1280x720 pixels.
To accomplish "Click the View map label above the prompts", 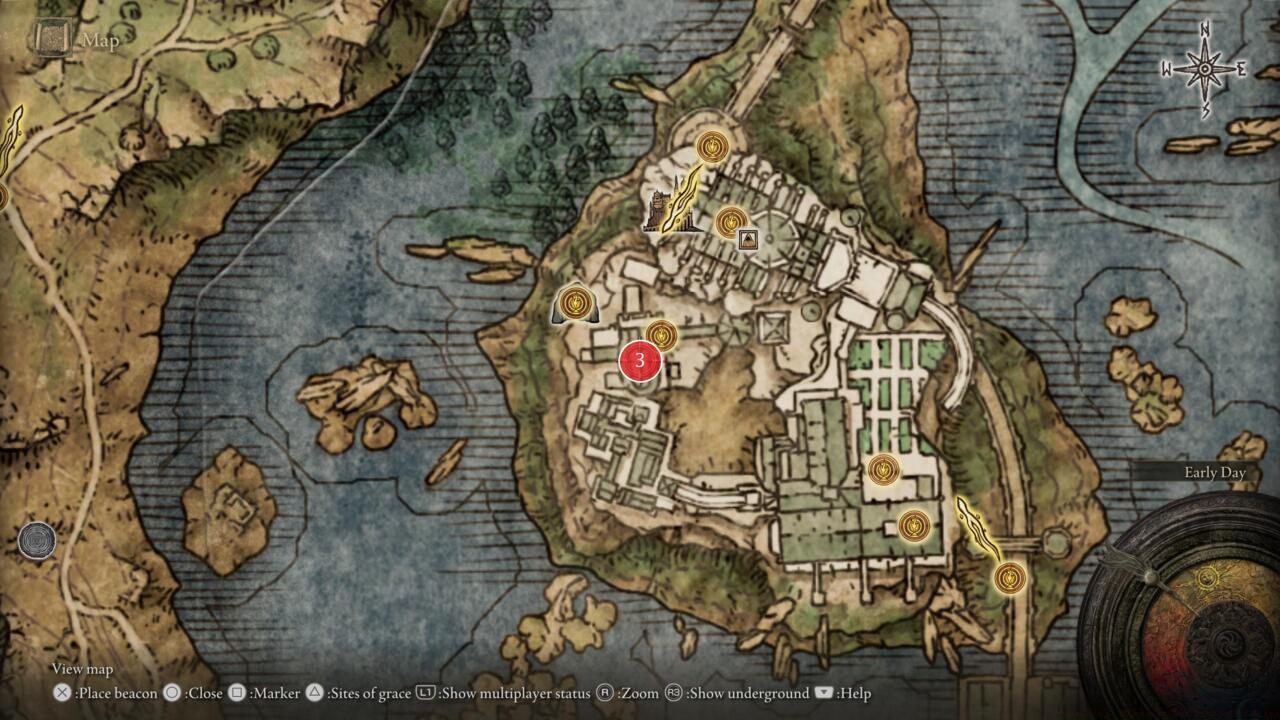I will click(x=80, y=669).
